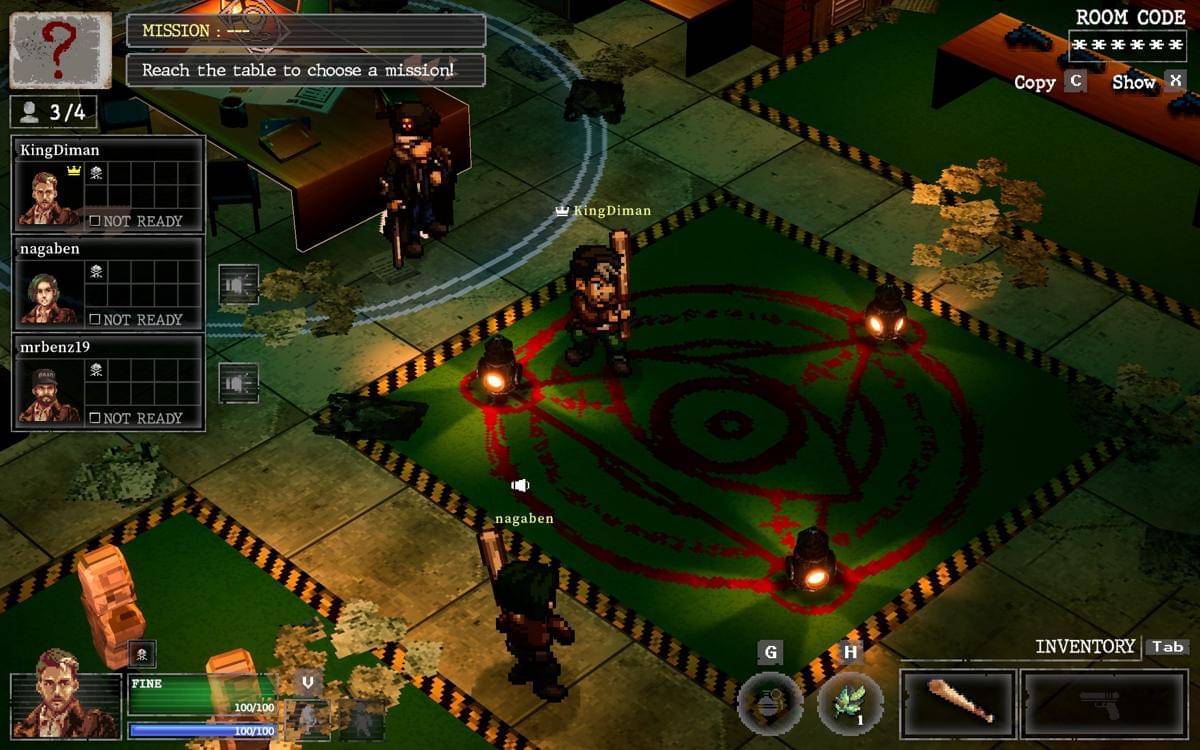
Task: Mute mrbenz19 with the speaker icon
Action: click(238, 383)
